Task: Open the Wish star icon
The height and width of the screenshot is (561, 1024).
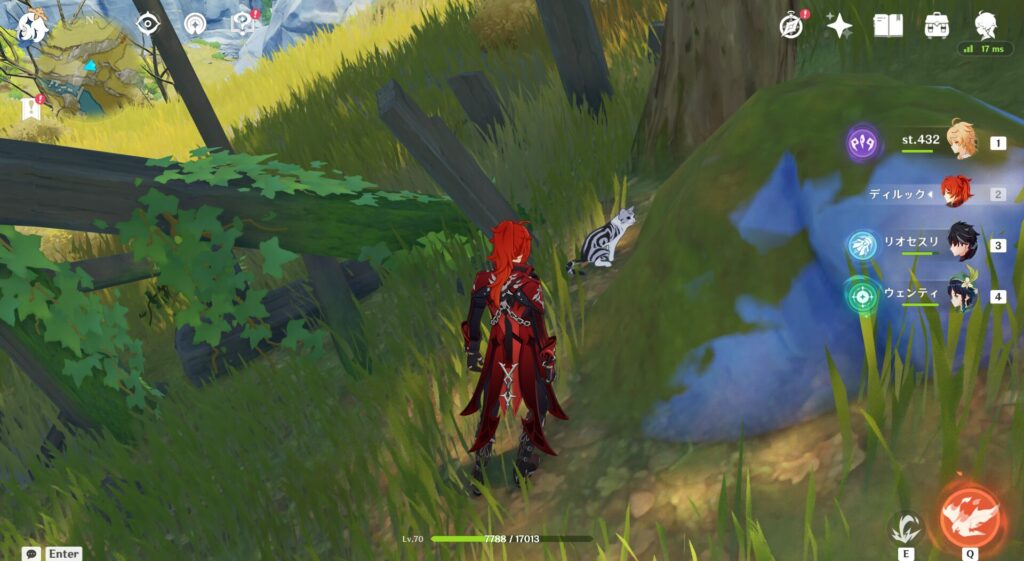Action: point(839,26)
